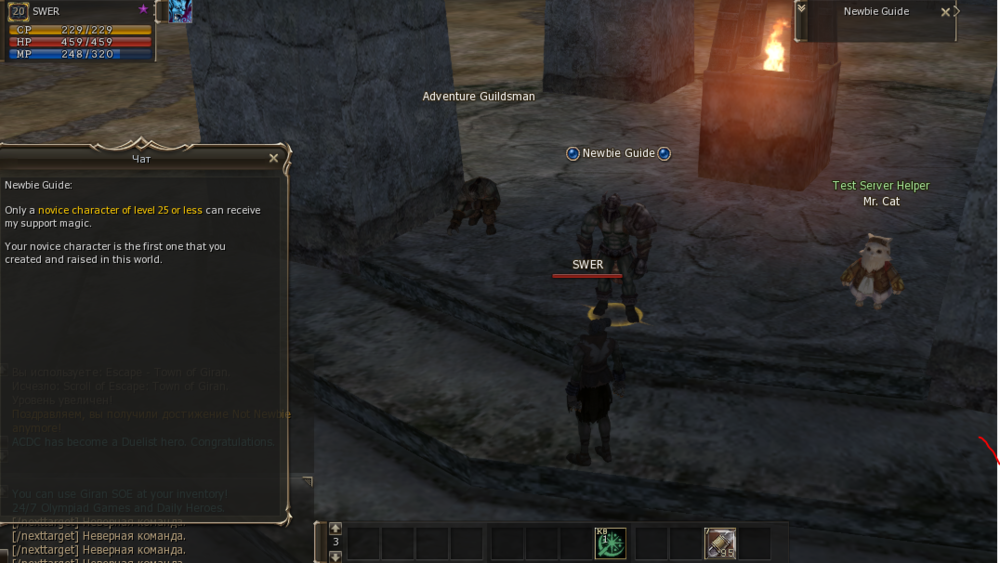1000x563 pixels.
Task: Use the scroll item with count 95
Action: (719, 543)
